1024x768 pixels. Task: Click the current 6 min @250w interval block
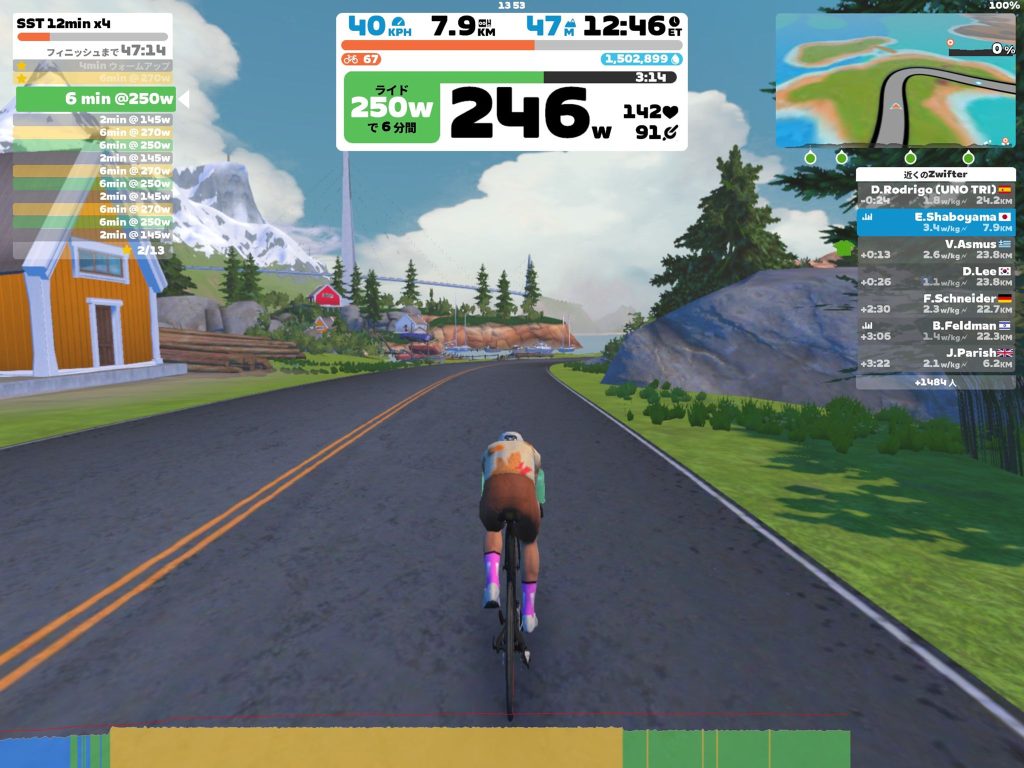95,99
